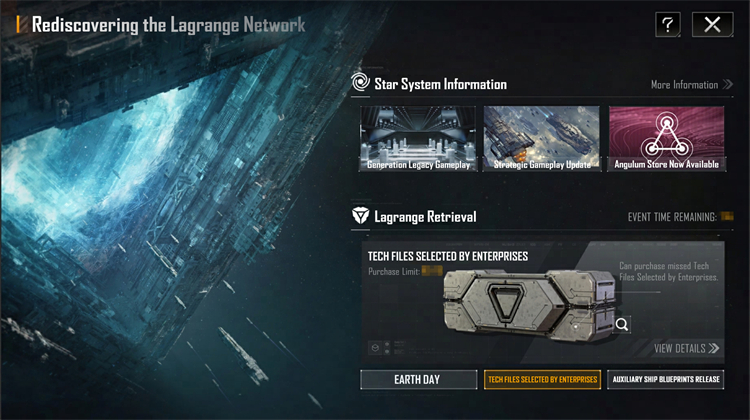
Task: Switch to the Earth Day tab
Action: click(x=416, y=380)
